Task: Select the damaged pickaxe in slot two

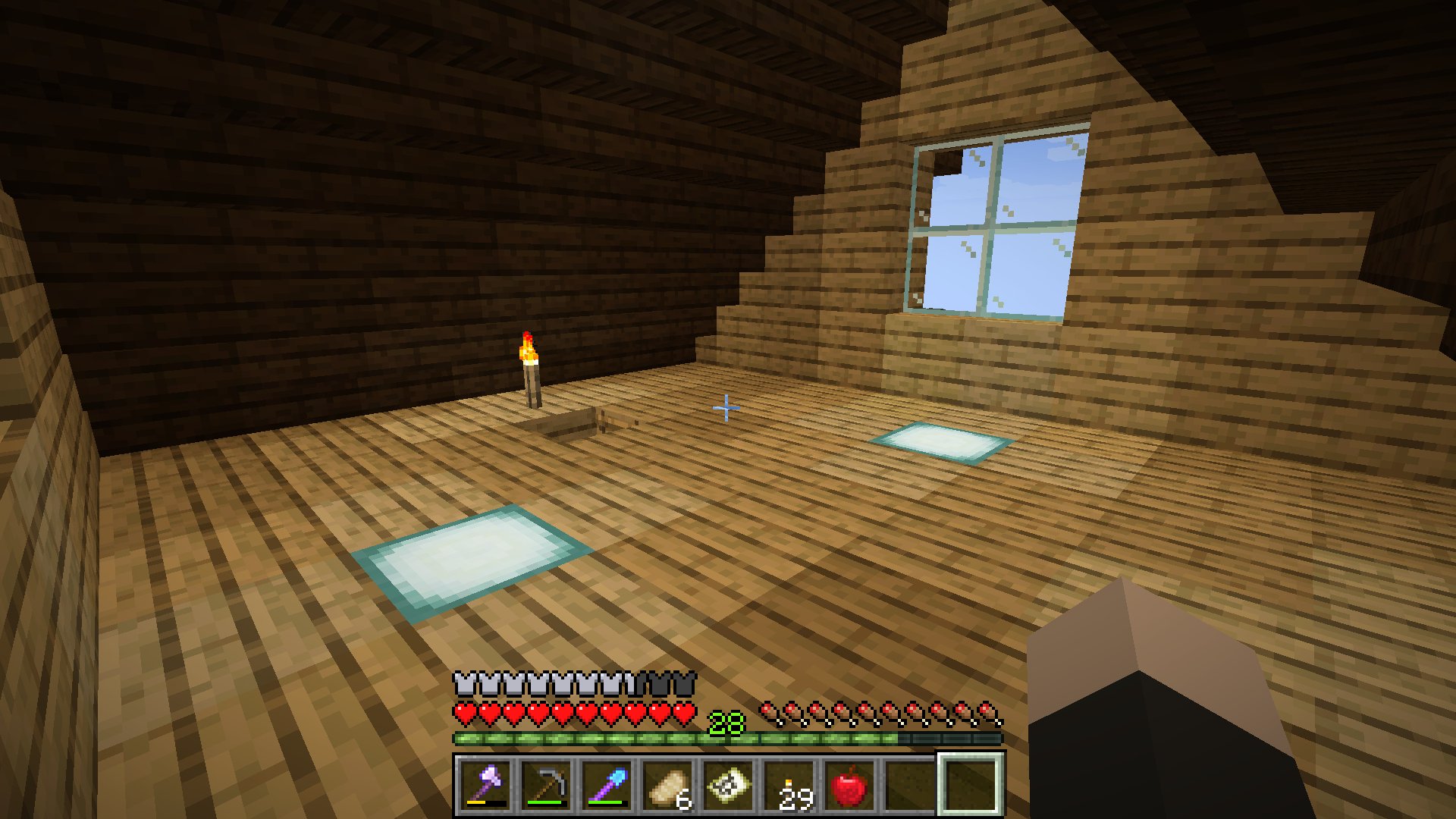Action: click(546, 786)
